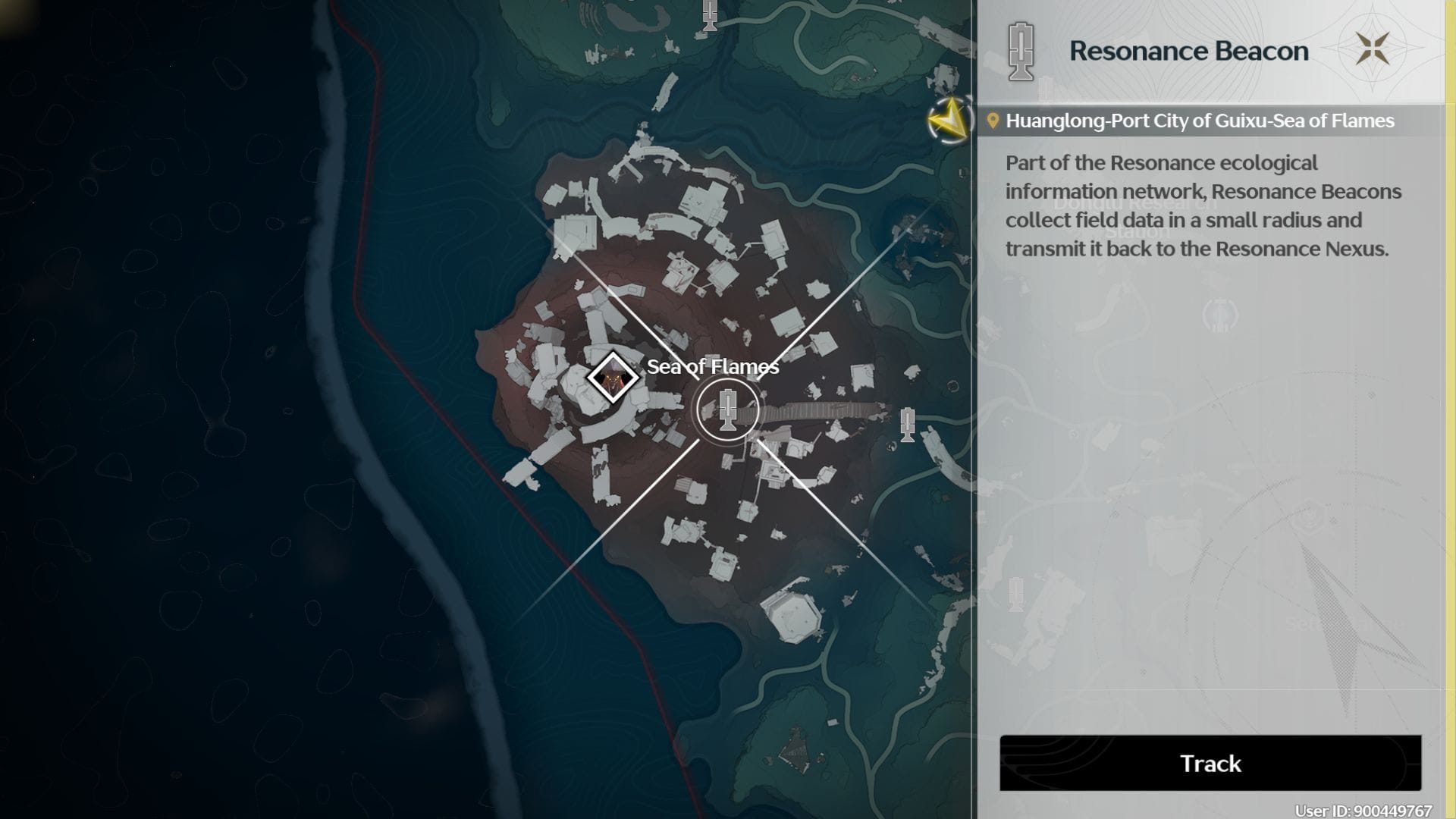The height and width of the screenshot is (819, 1456).
Task: Select the circled Resonance Beacon on the map
Action: click(x=729, y=409)
